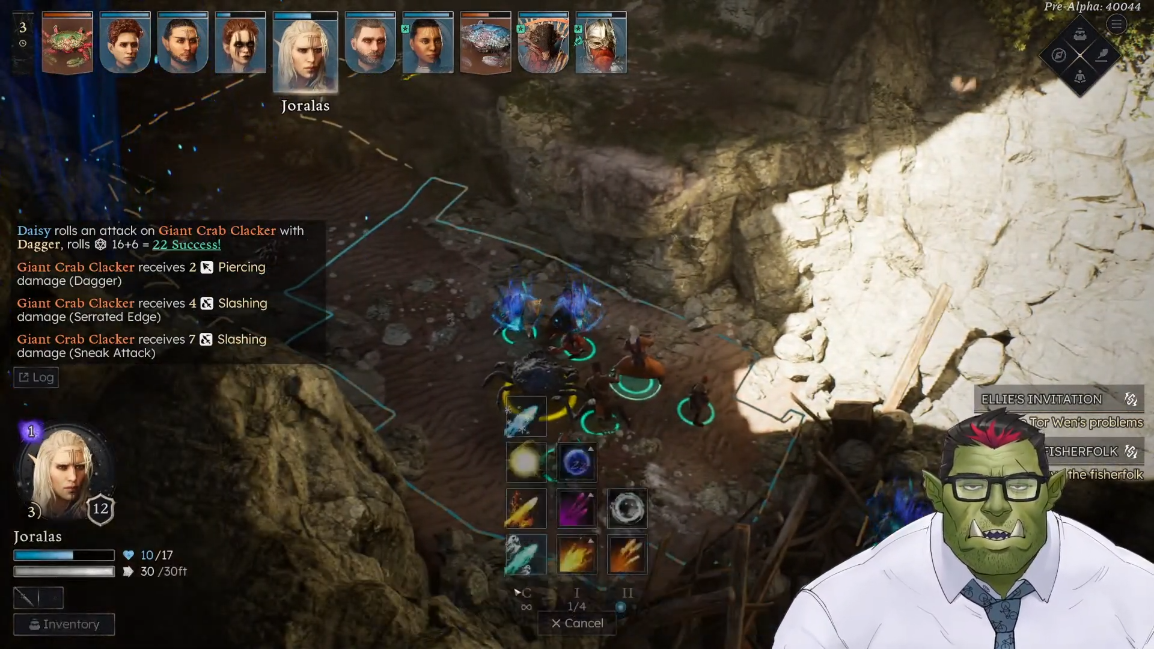Activate the purple triple-bolt spell
The height and width of the screenshot is (649, 1154).
click(576, 508)
